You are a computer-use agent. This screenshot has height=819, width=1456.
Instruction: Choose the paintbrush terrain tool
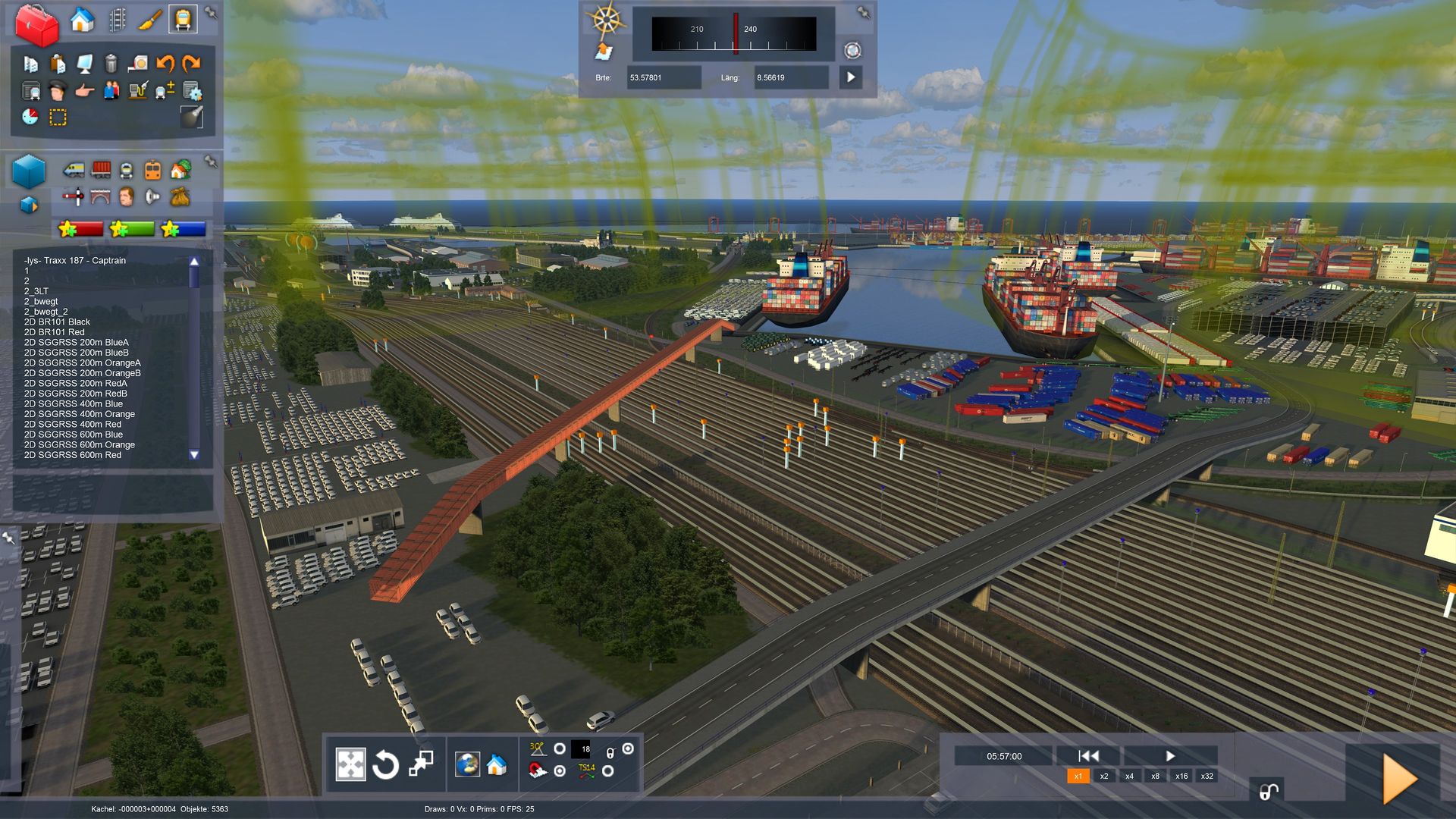(149, 20)
